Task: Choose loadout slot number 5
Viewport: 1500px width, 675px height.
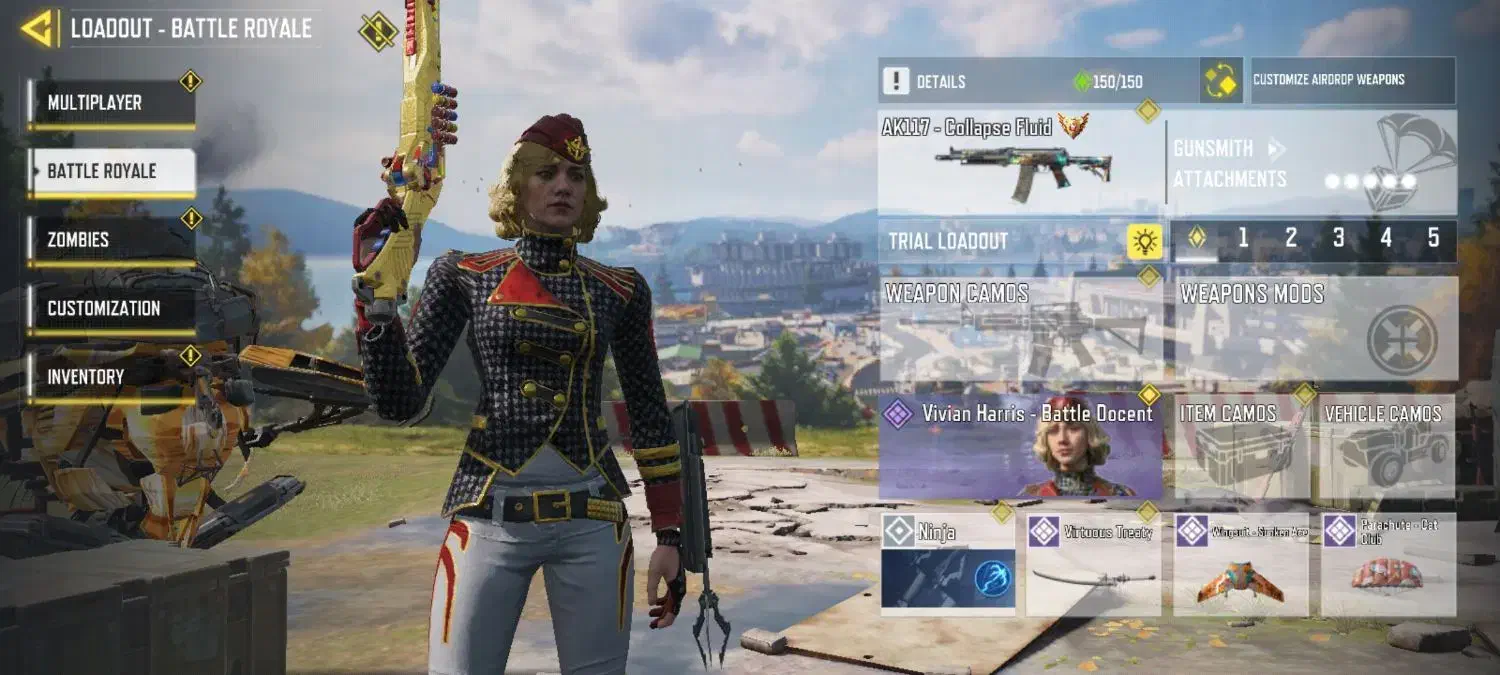Action: click(1433, 239)
